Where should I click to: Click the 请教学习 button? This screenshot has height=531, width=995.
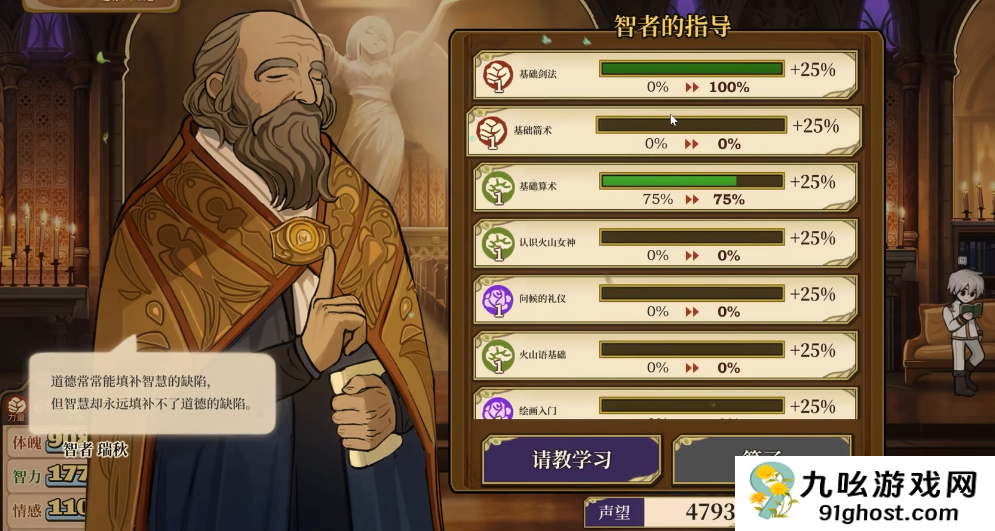(571, 460)
